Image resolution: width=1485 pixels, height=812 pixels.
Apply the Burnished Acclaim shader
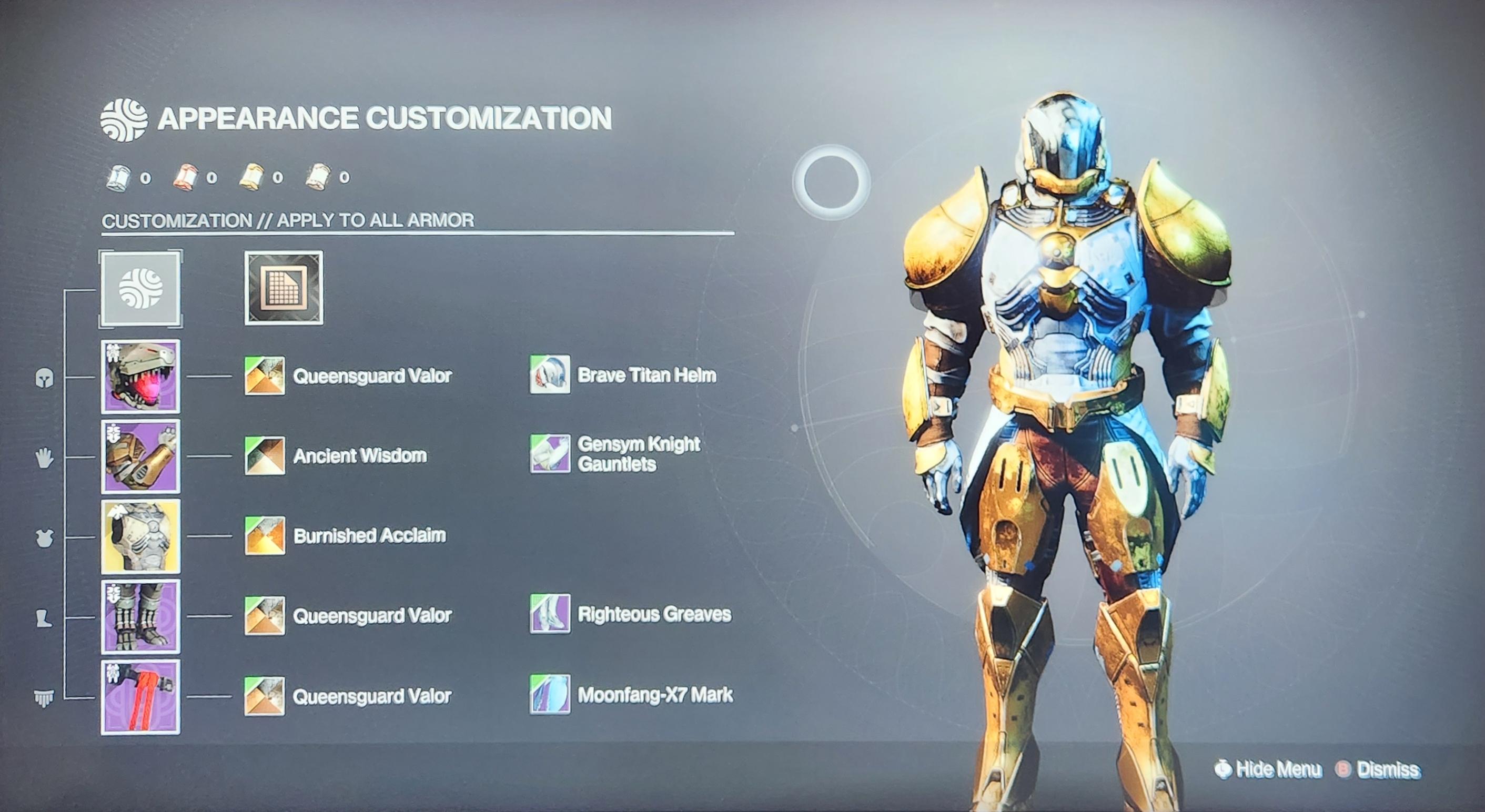pyautogui.click(x=265, y=535)
